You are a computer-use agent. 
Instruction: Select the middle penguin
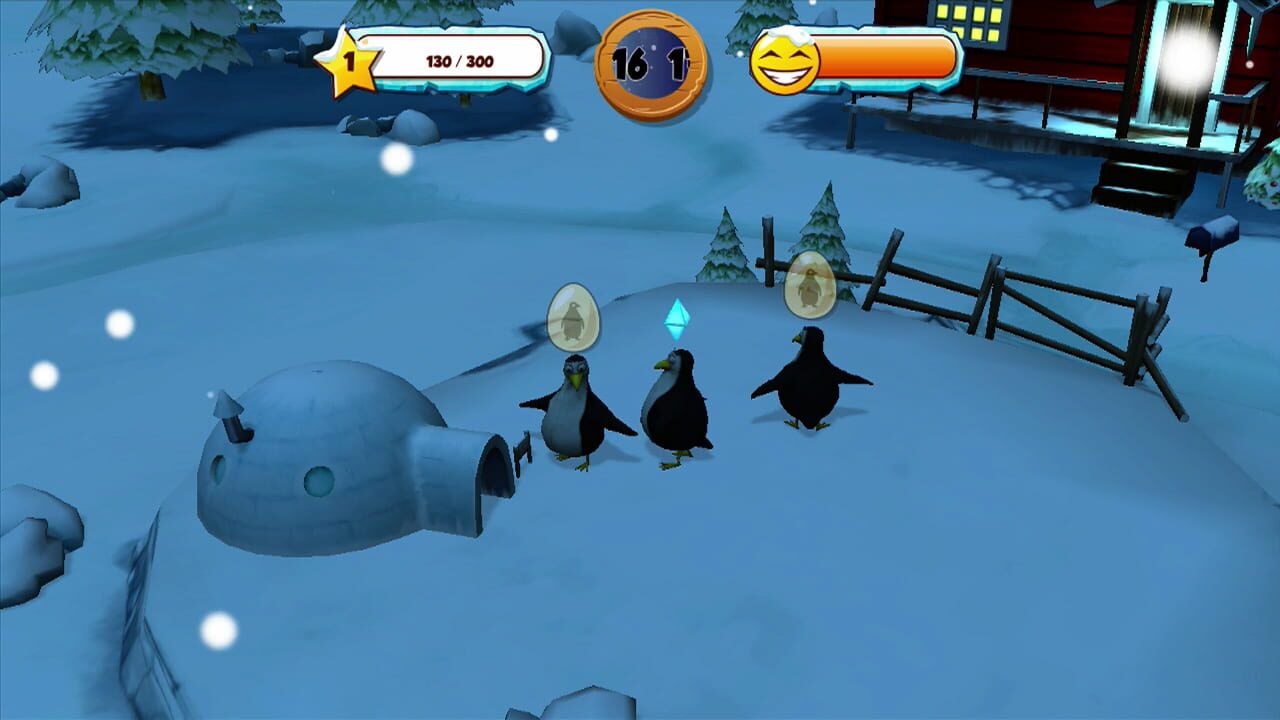675,415
